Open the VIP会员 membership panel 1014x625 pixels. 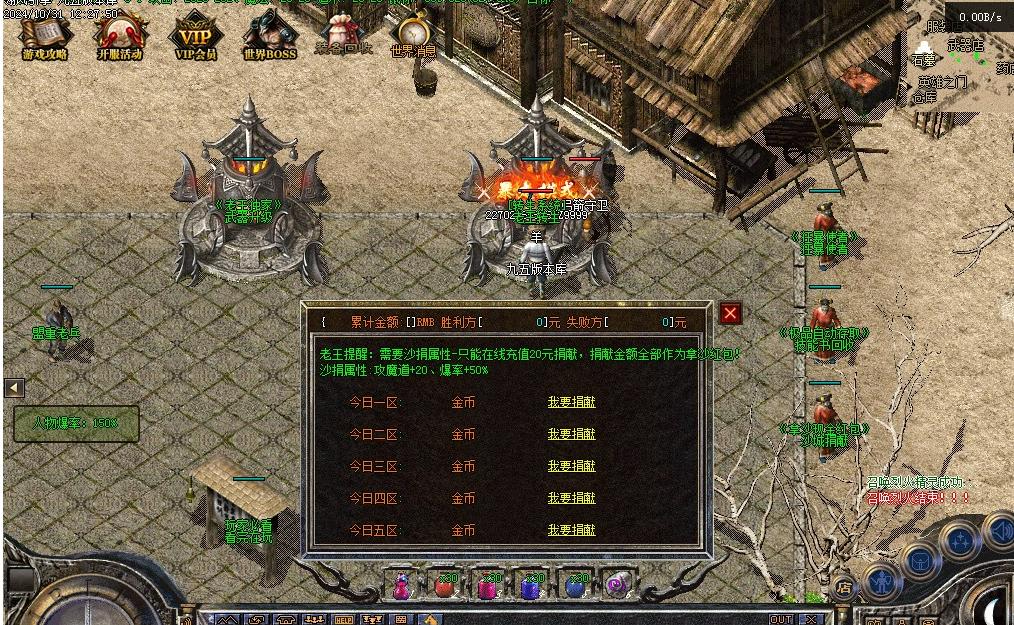[x=196, y=38]
